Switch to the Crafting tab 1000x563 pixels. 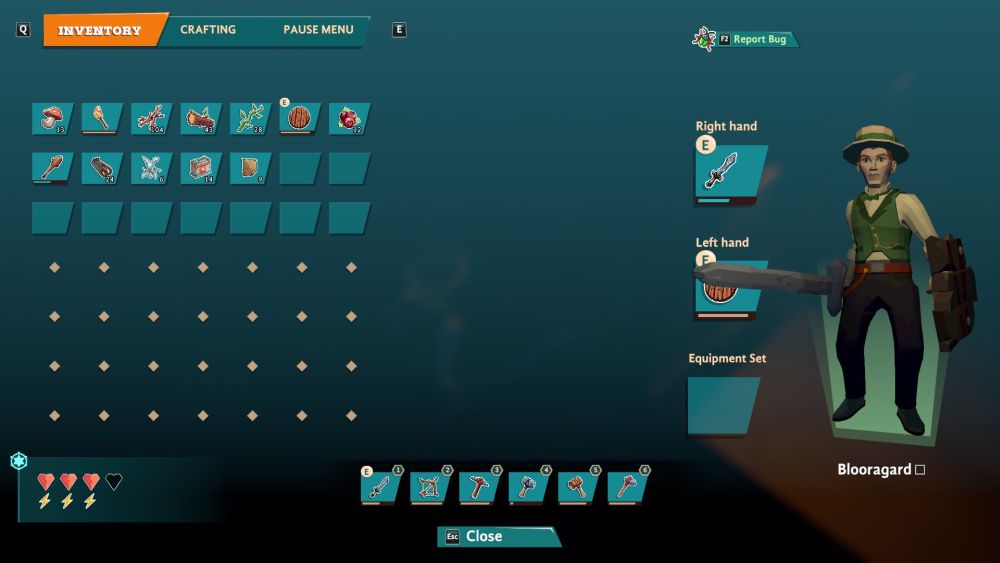pyautogui.click(x=208, y=30)
